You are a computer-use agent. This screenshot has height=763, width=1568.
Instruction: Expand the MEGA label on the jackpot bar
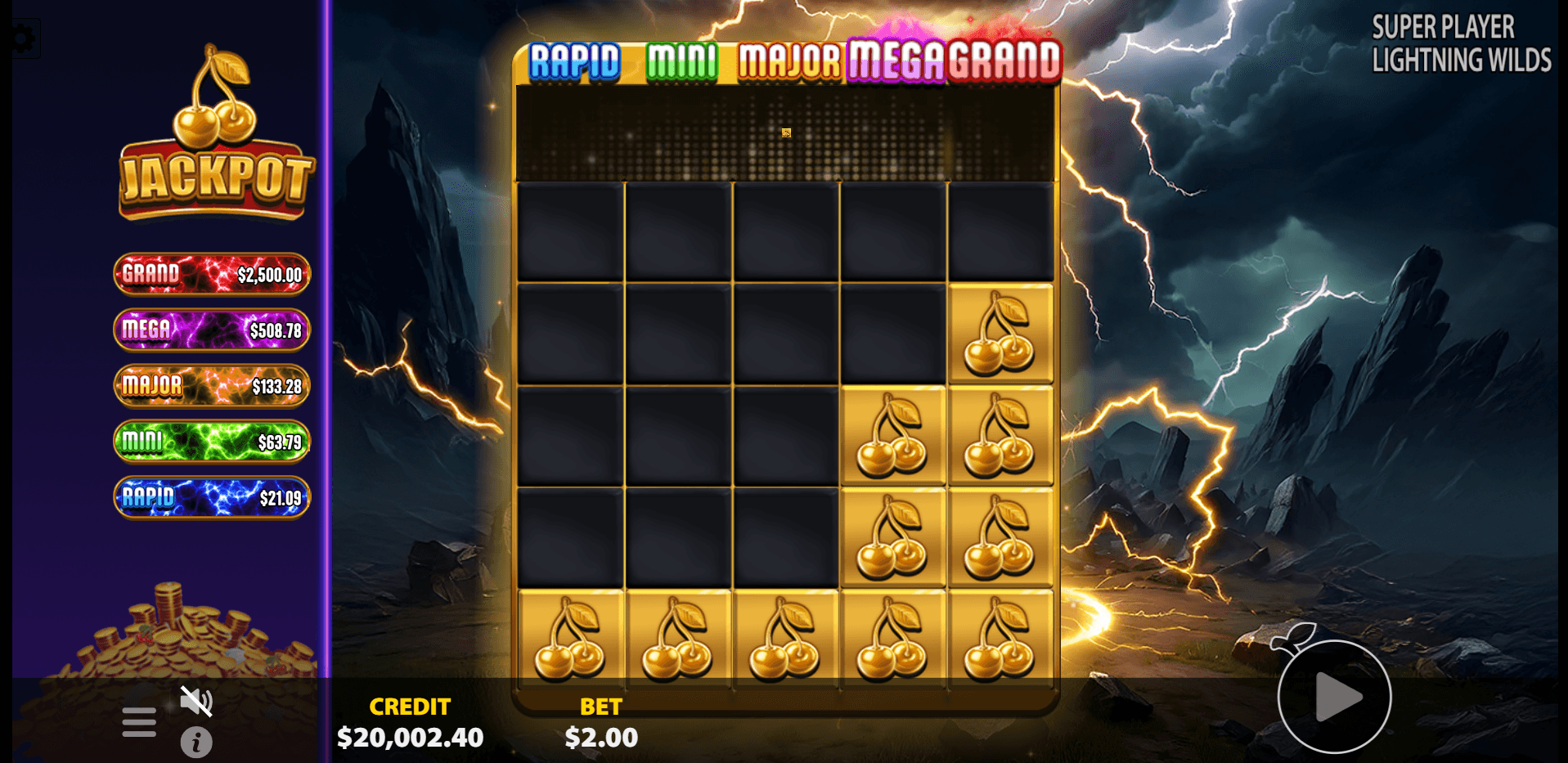click(x=896, y=57)
